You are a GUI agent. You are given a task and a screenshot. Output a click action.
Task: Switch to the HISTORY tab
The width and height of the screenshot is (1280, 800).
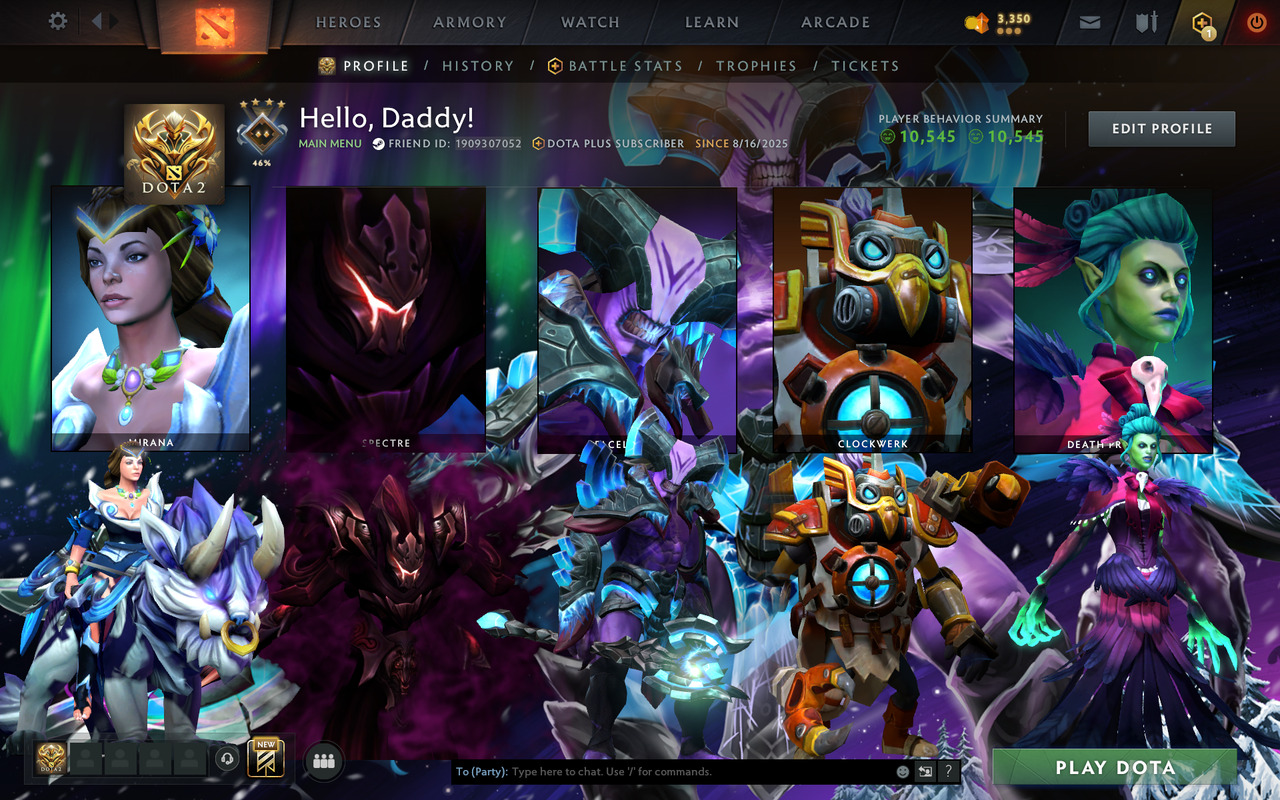tap(478, 65)
